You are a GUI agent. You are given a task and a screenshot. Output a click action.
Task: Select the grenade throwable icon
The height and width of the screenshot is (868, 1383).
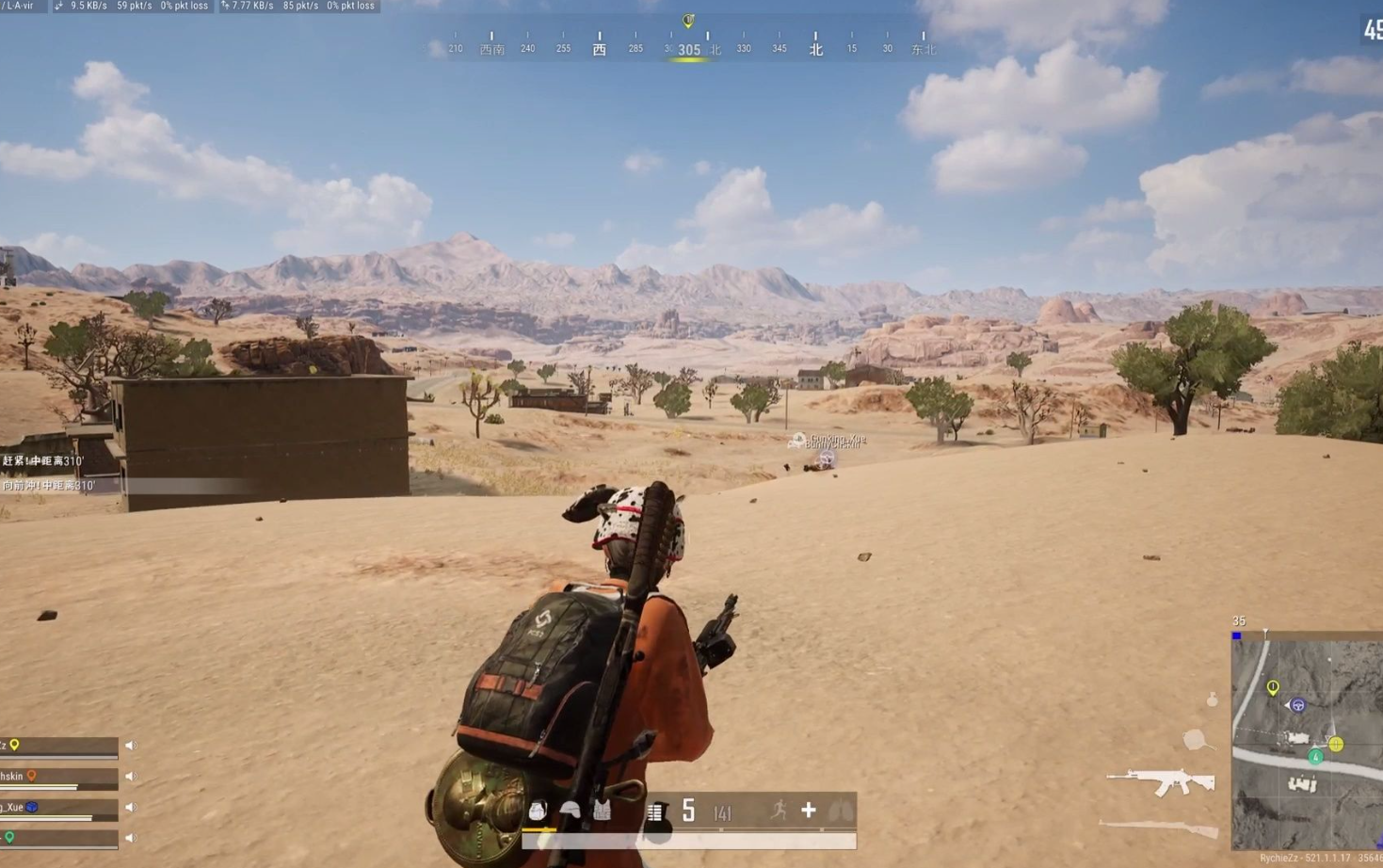point(1213,699)
